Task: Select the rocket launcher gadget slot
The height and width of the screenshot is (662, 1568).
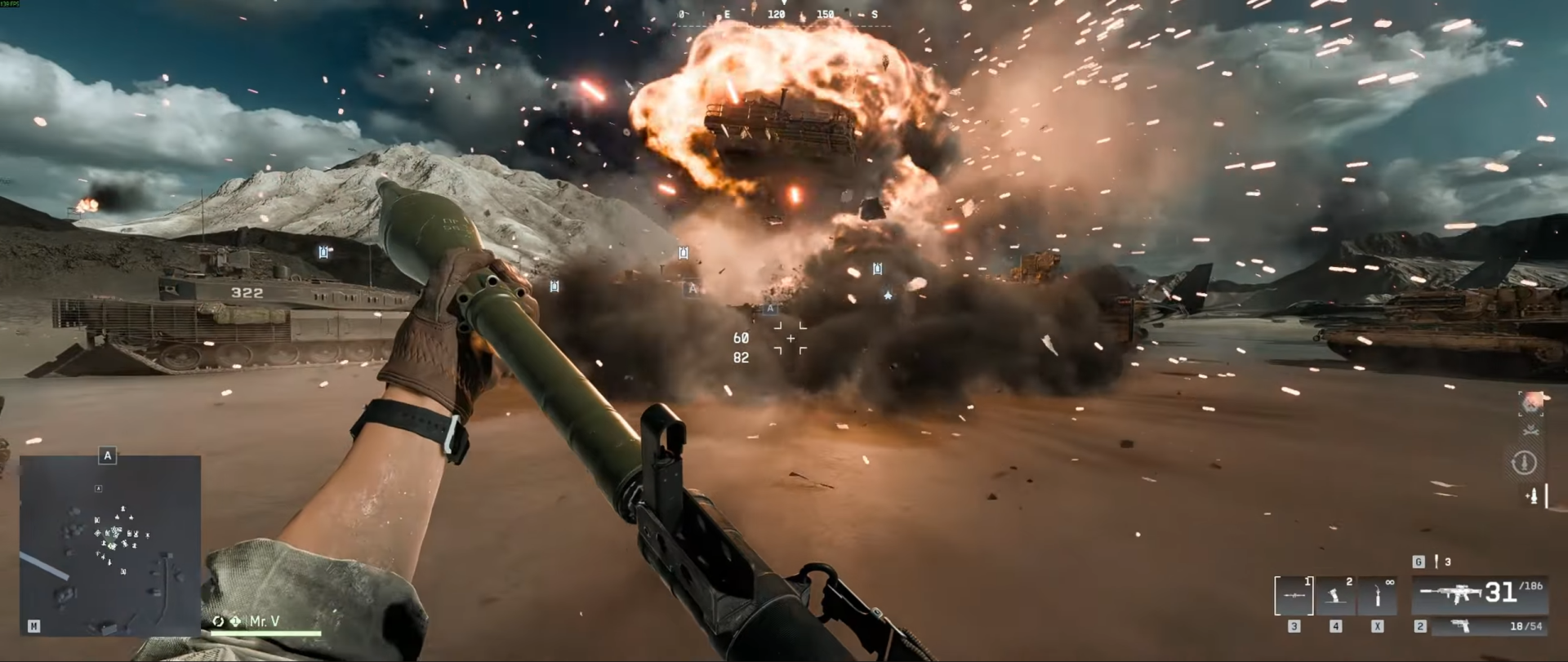Action: (1294, 596)
